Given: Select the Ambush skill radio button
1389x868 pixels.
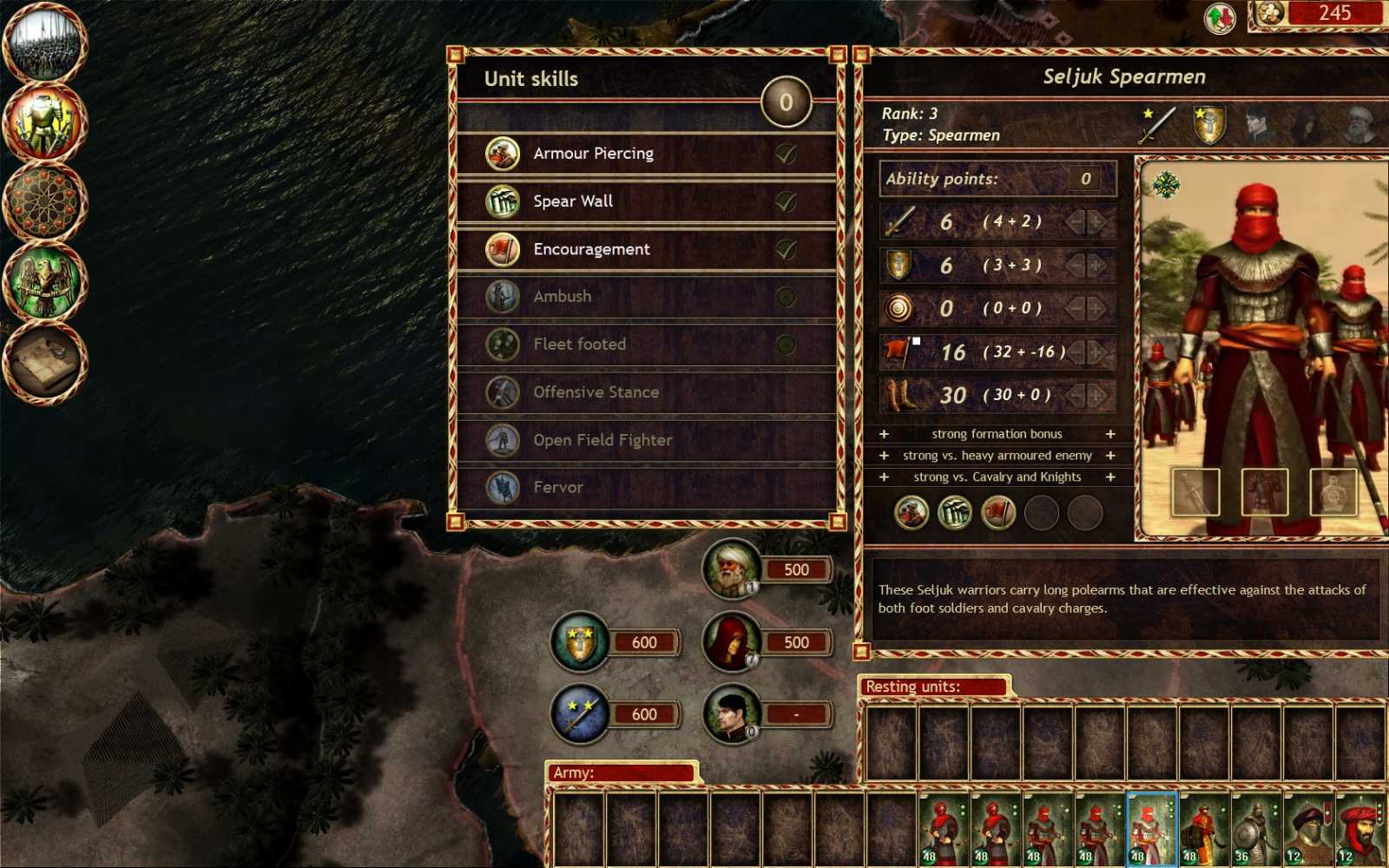Looking at the screenshot, I should pos(784,296).
